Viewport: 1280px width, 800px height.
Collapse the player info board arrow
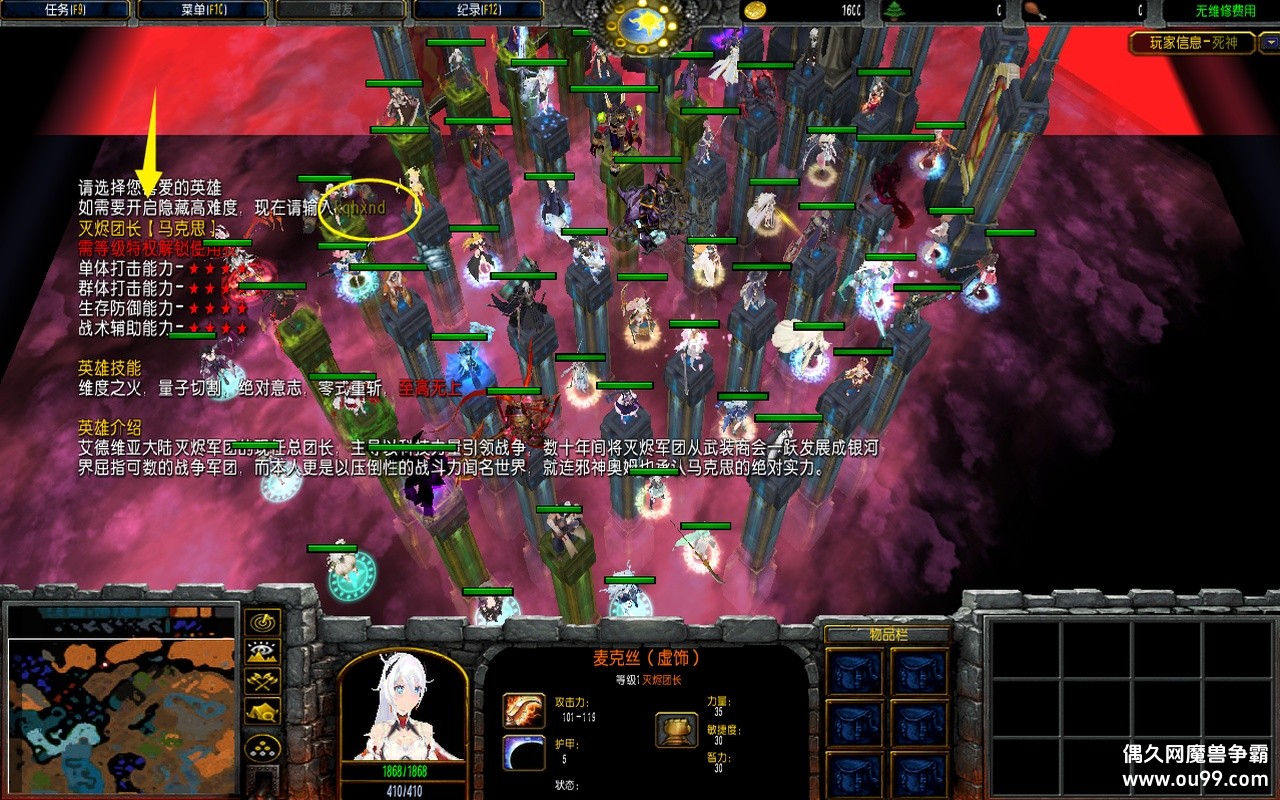(1268, 43)
